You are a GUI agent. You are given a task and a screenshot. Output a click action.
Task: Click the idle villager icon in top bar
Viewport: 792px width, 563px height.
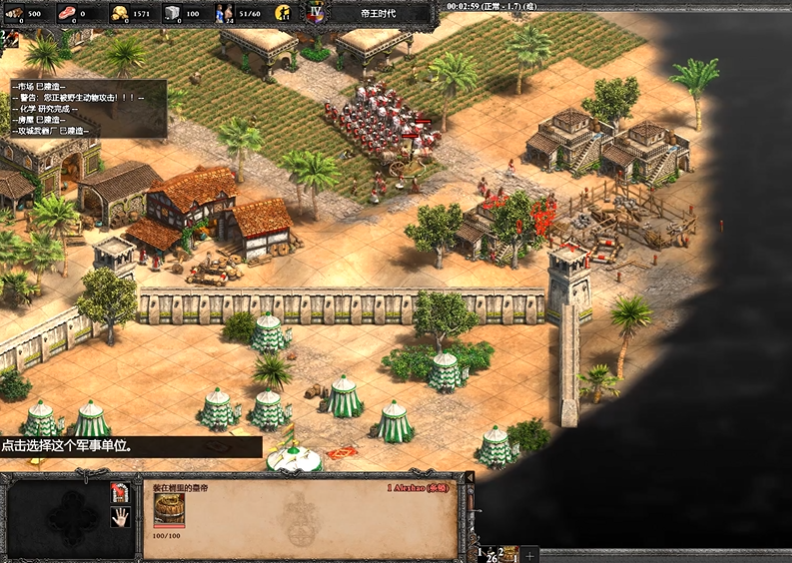point(283,13)
